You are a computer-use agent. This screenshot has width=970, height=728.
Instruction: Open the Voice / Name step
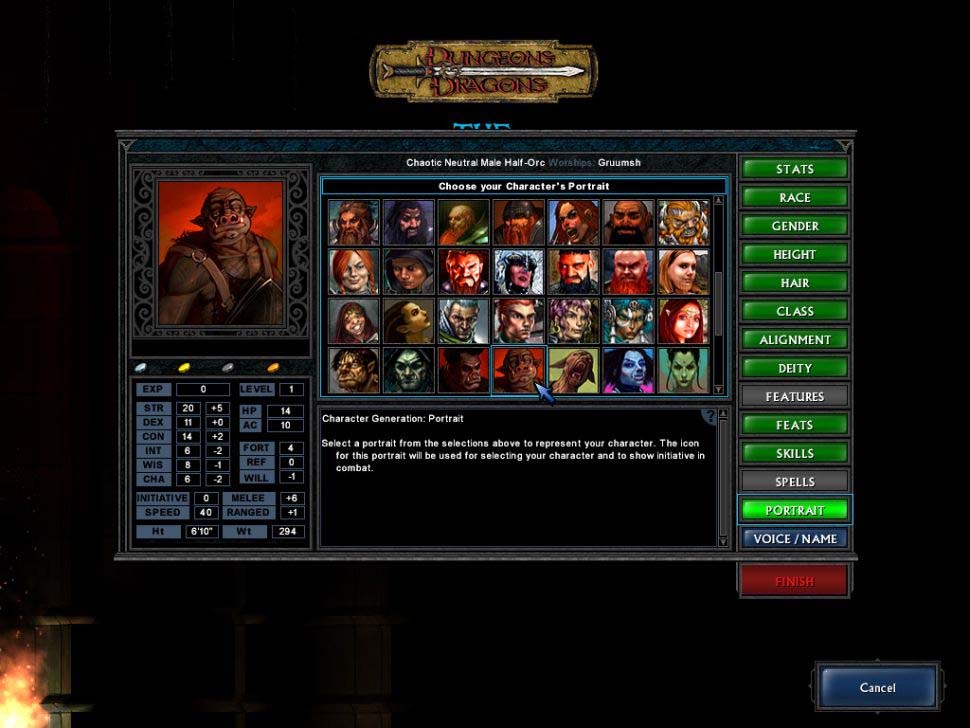(x=795, y=538)
